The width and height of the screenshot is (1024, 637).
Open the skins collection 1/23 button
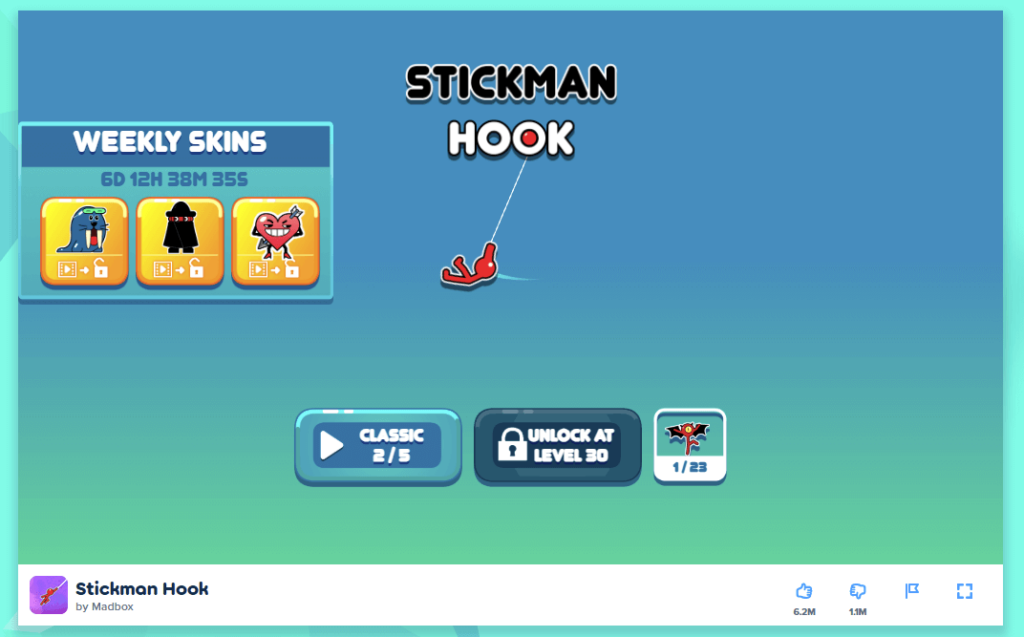click(690, 446)
